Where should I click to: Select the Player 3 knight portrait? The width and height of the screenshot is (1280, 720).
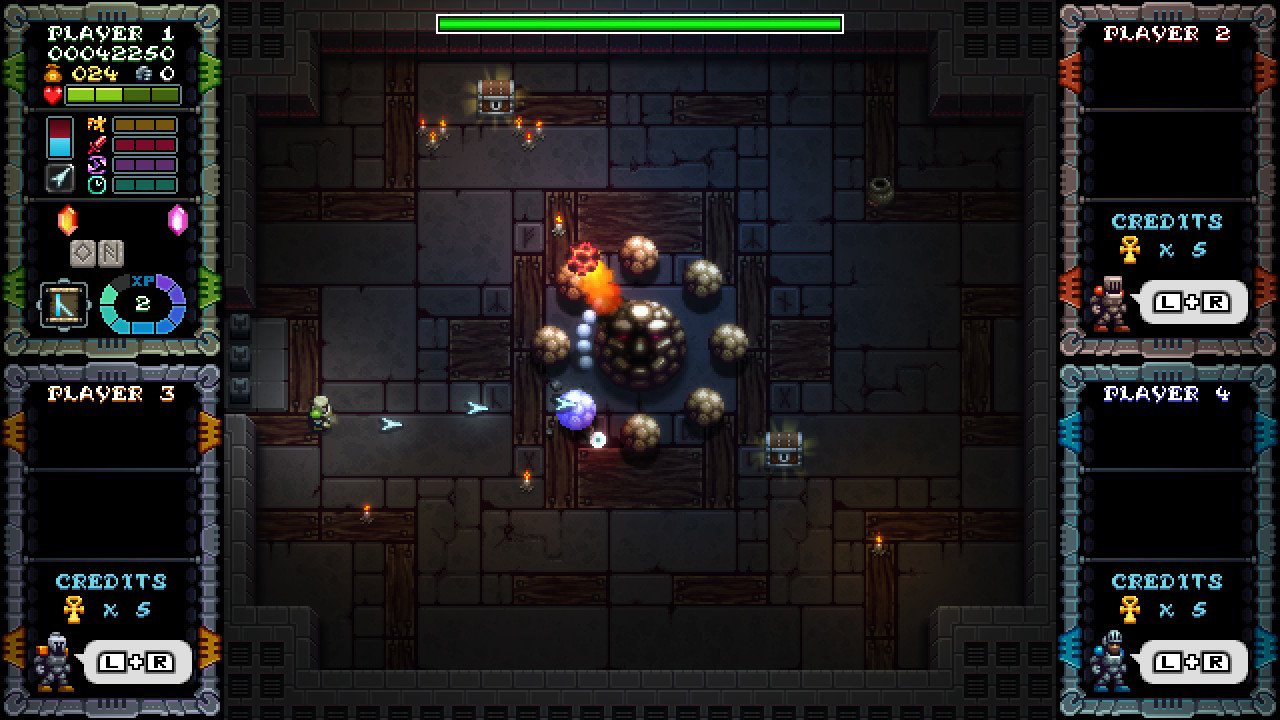coord(54,662)
